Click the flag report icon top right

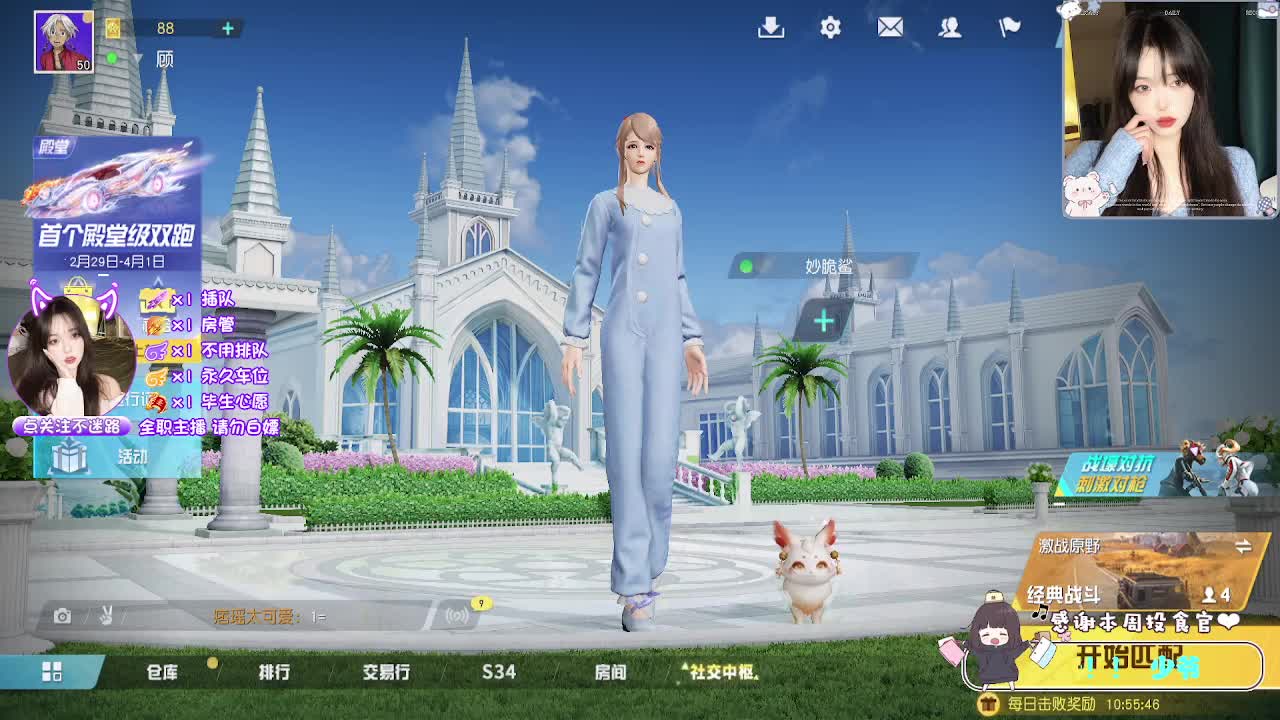(1009, 28)
